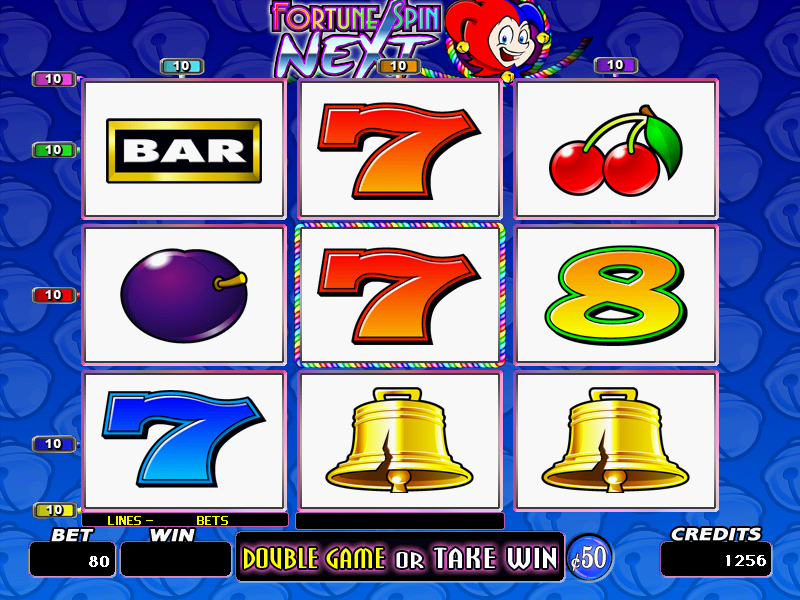Select the Double Game or Take Win banner
This screenshot has height=600, width=800.
tap(400, 558)
